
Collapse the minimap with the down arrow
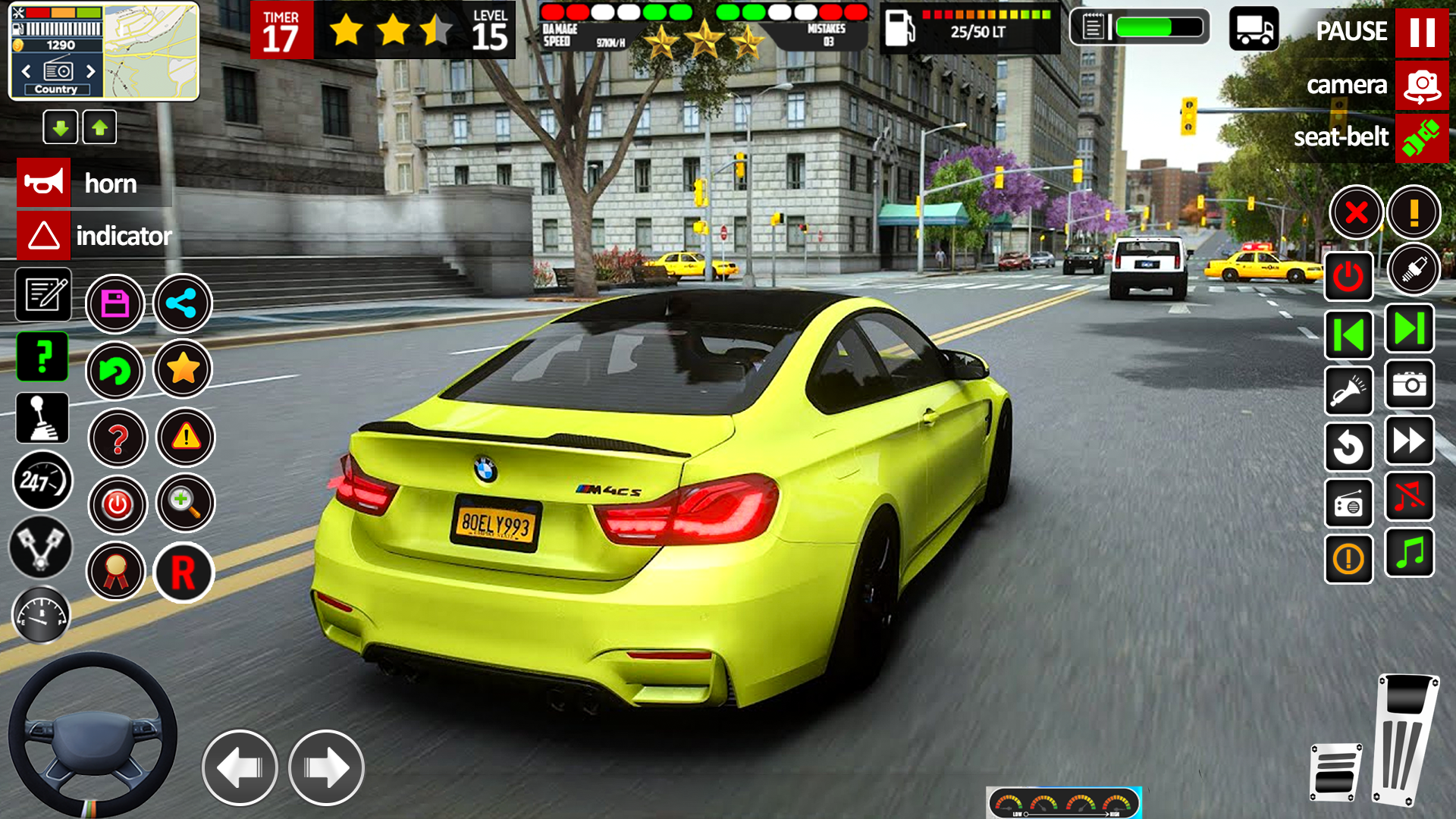click(x=61, y=127)
